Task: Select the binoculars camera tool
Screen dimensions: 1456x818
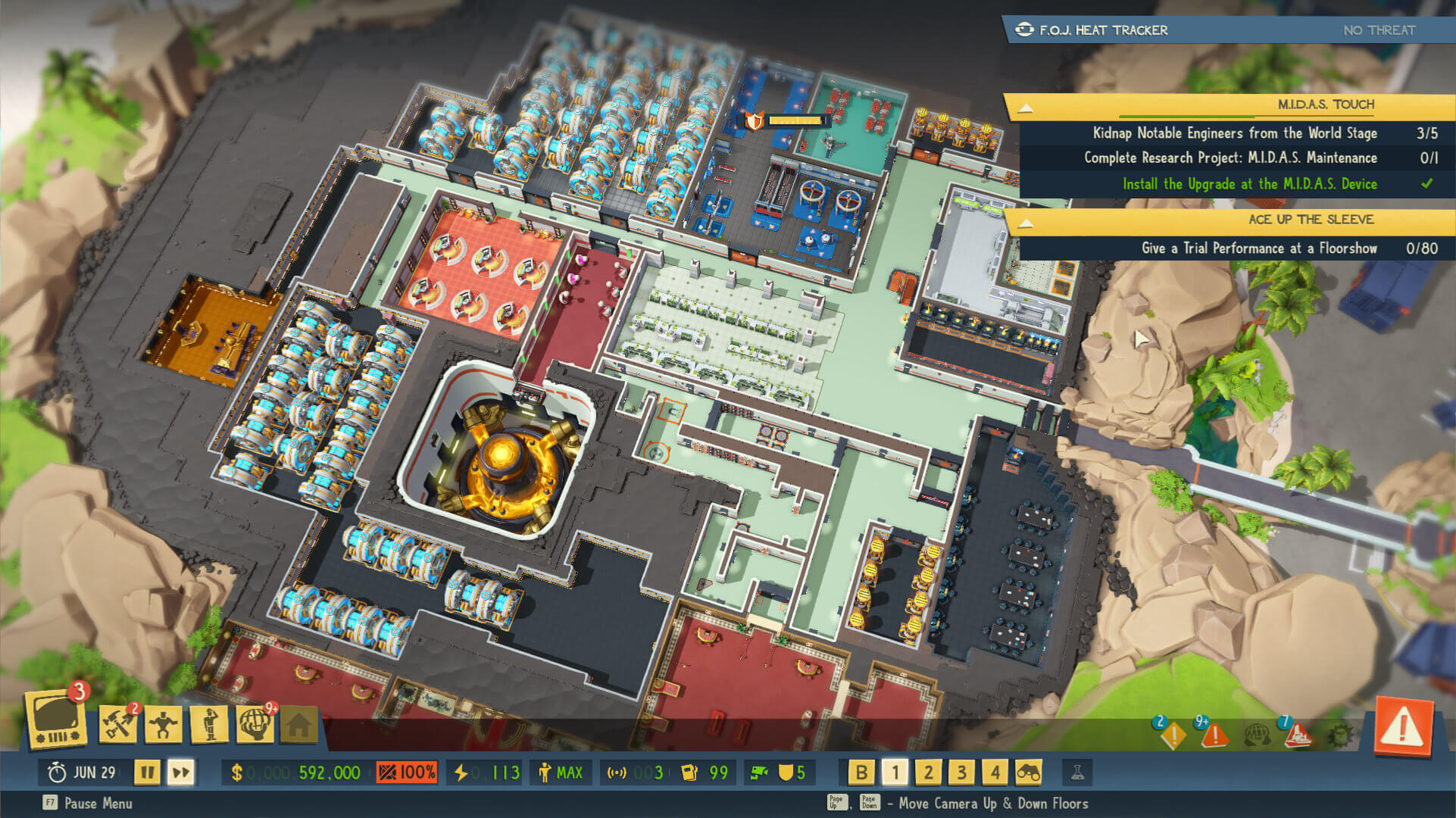Action: tap(1028, 772)
